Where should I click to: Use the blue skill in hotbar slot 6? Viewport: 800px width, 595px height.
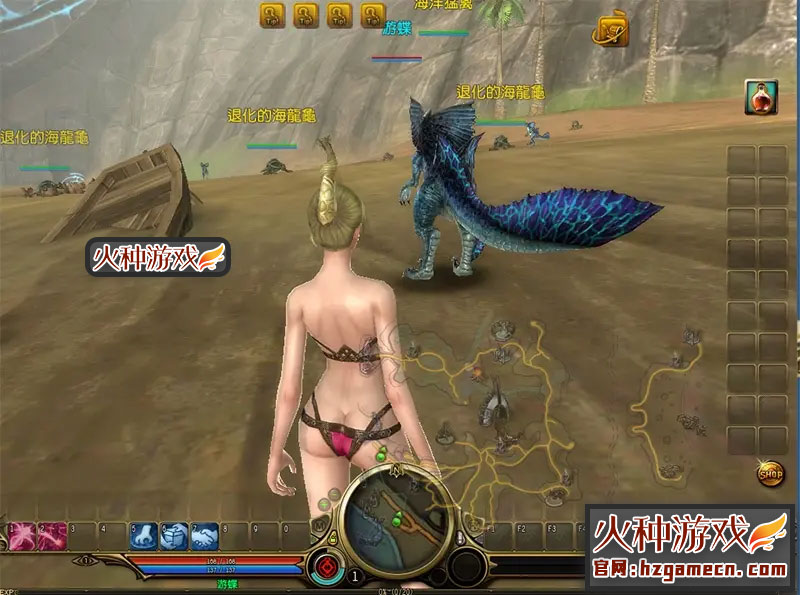pos(175,536)
